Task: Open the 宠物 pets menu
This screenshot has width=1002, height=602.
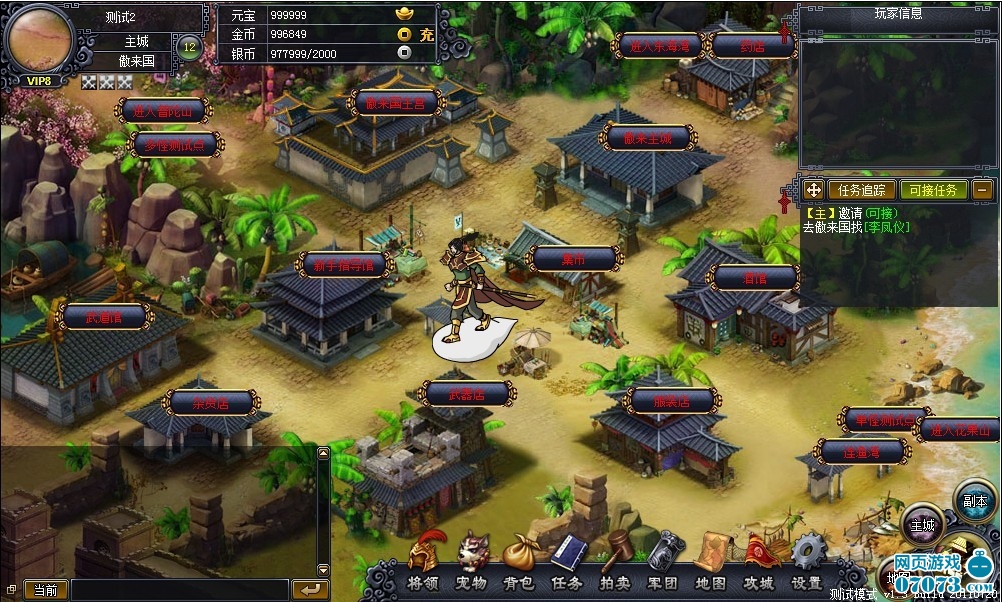Action: click(472, 564)
